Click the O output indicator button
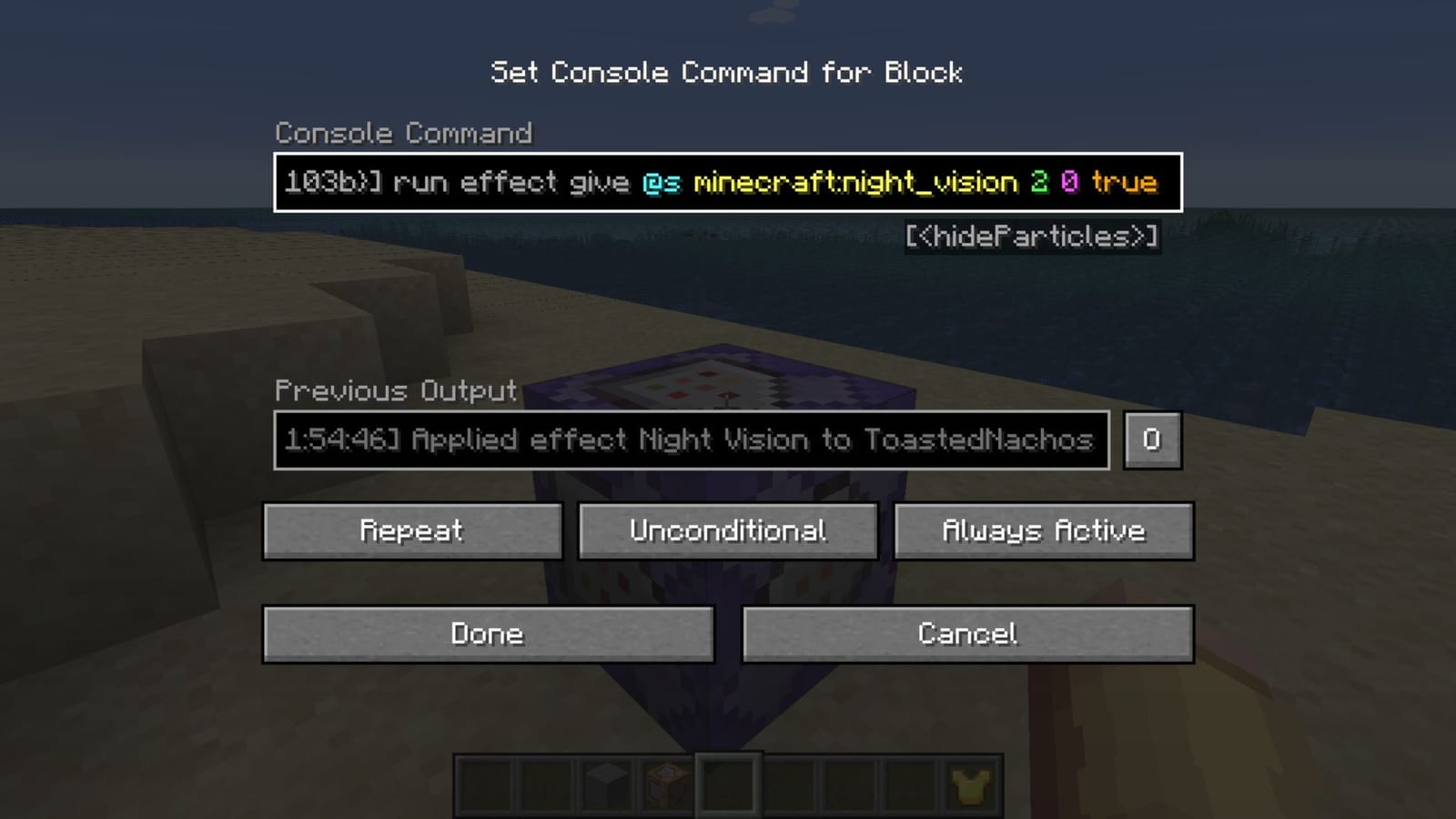Image resolution: width=1456 pixels, height=819 pixels. [1152, 440]
